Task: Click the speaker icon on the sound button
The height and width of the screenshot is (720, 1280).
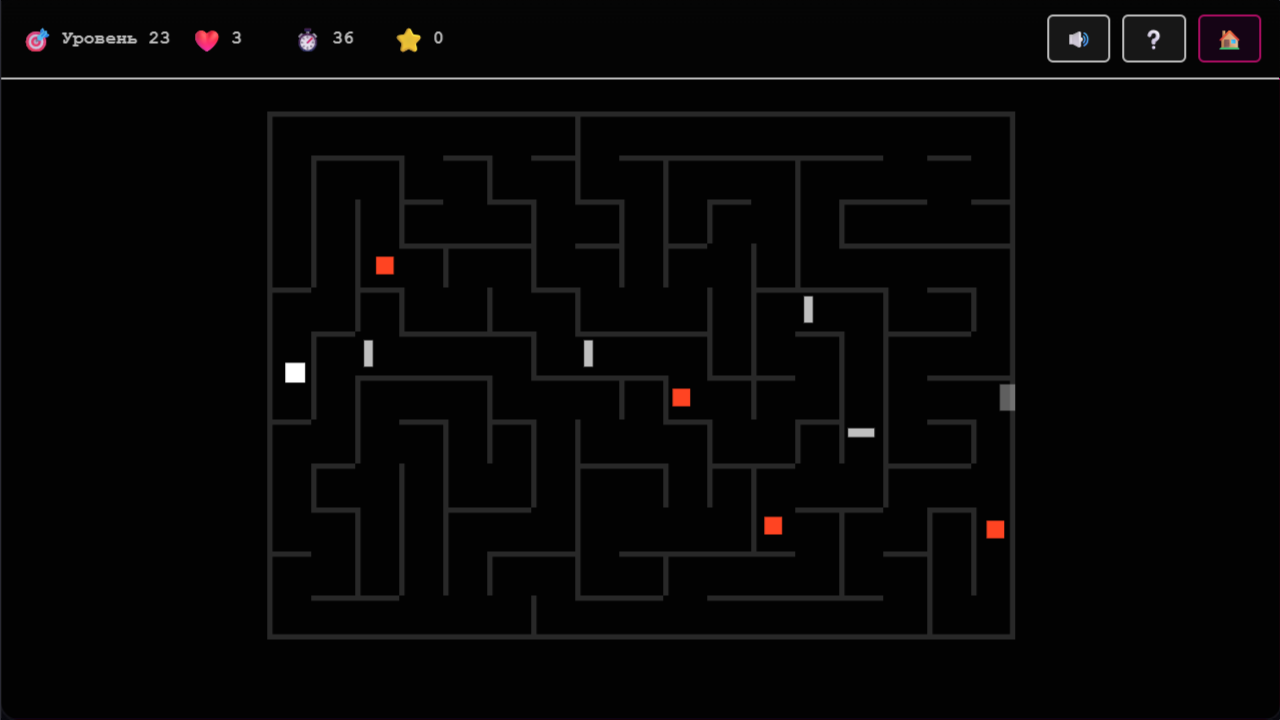Action: coord(1078,39)
